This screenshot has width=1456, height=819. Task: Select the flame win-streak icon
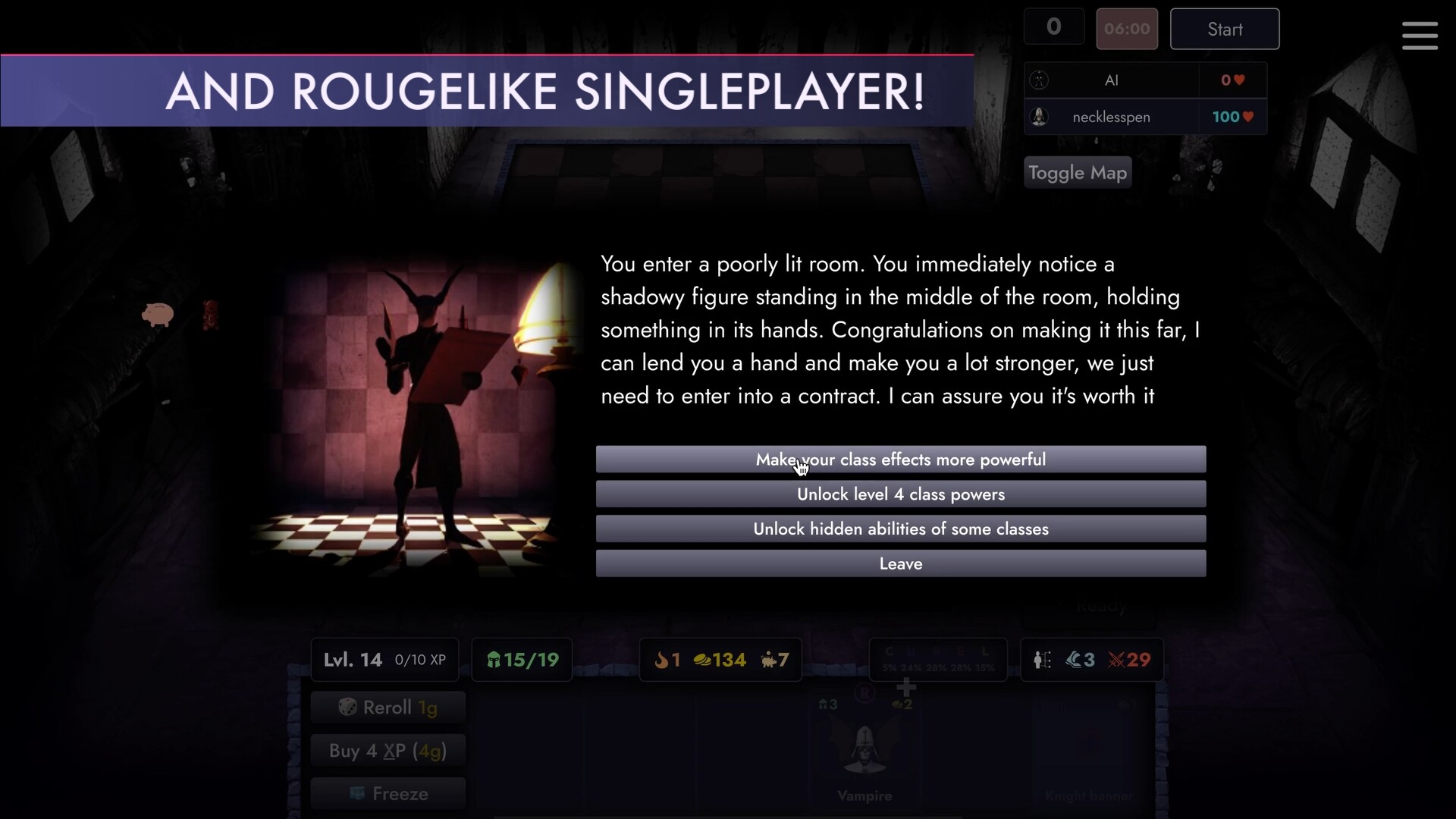pyautogui.click(x=664, y=661)
